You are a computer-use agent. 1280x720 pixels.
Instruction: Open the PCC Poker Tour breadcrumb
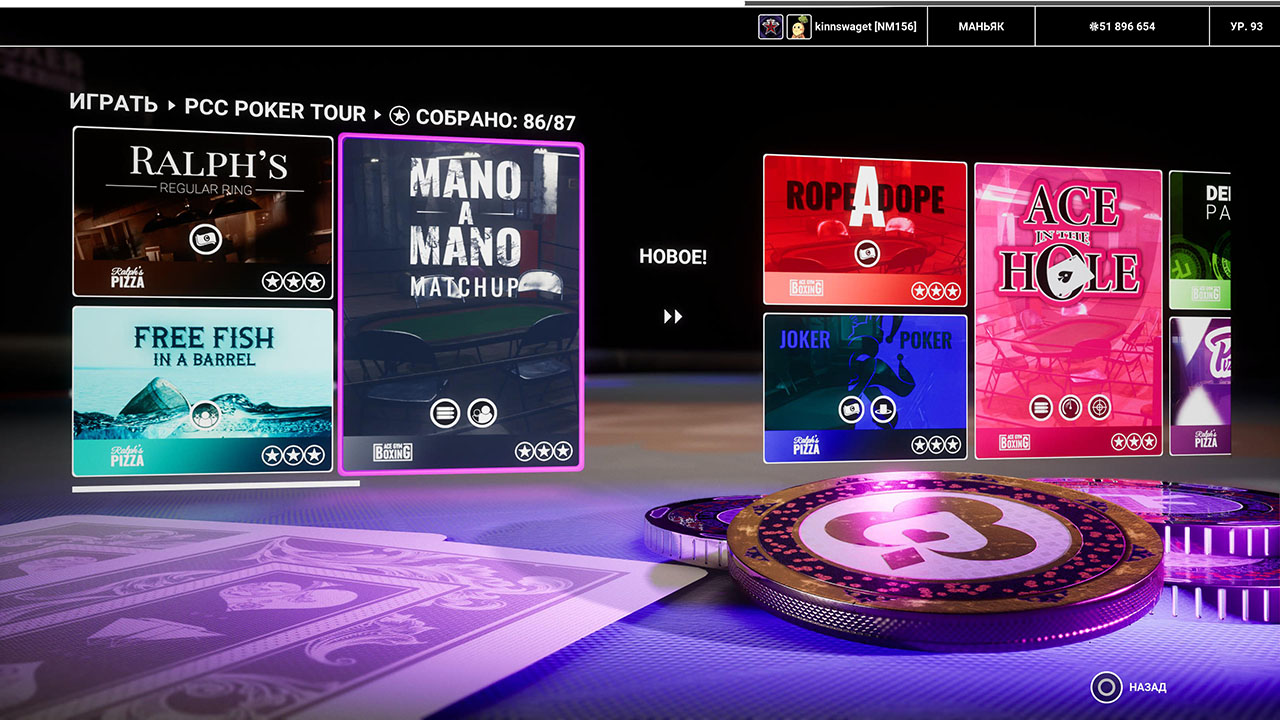[275, 109]
